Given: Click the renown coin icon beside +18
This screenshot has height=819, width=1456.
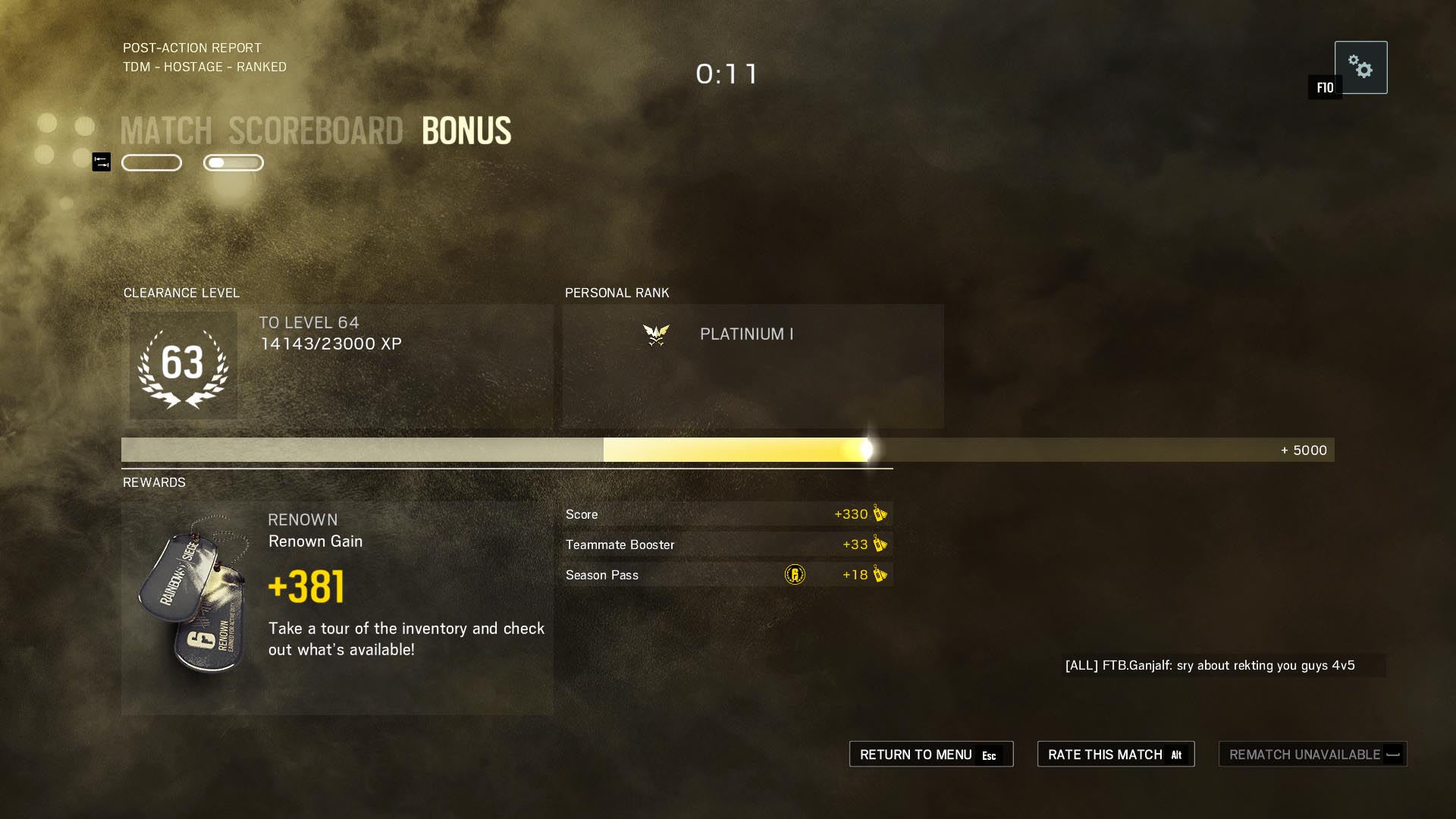Looking at the screenshot, I should pos(879,575).
